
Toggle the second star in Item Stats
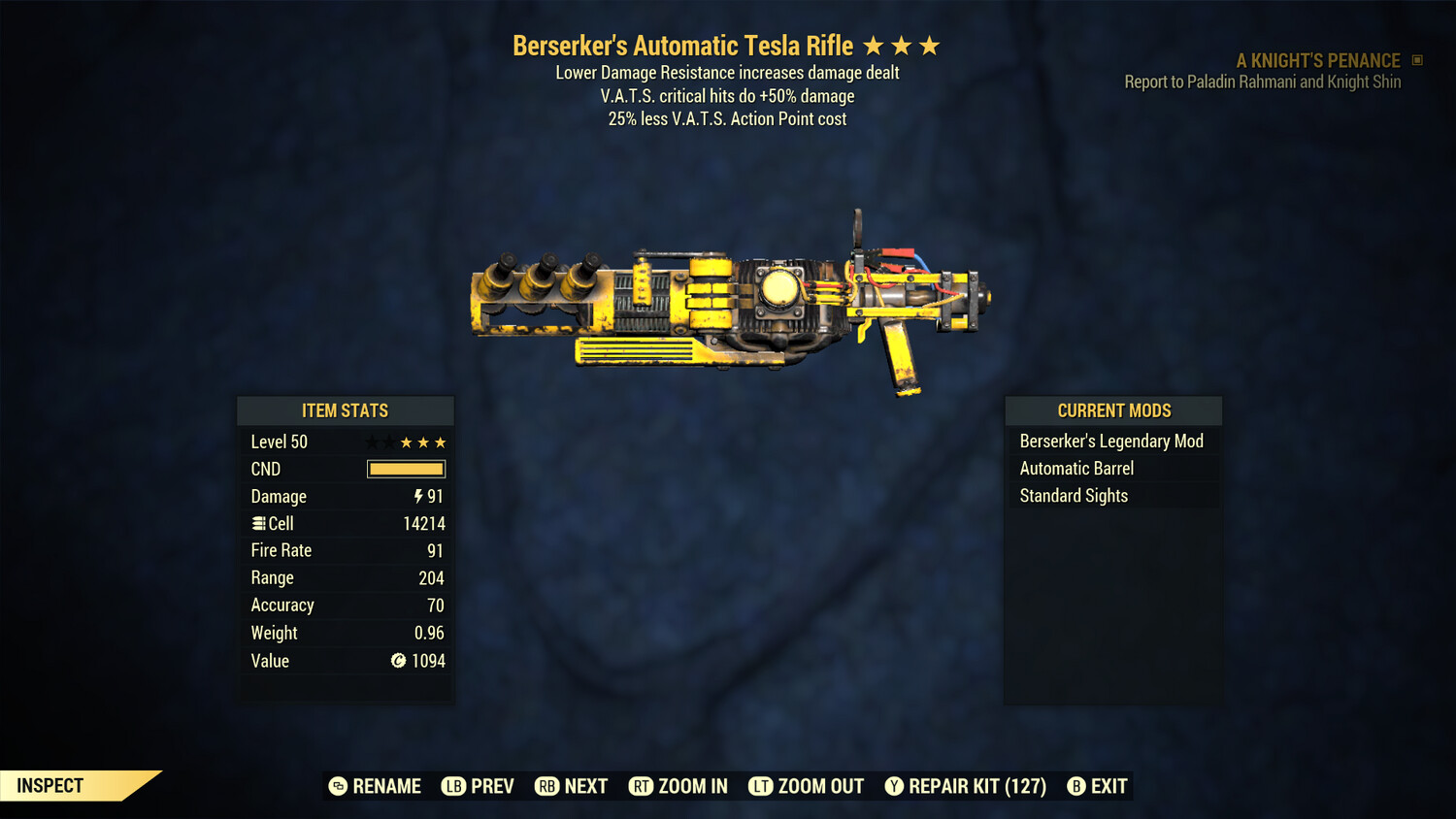tap(387, 442)
